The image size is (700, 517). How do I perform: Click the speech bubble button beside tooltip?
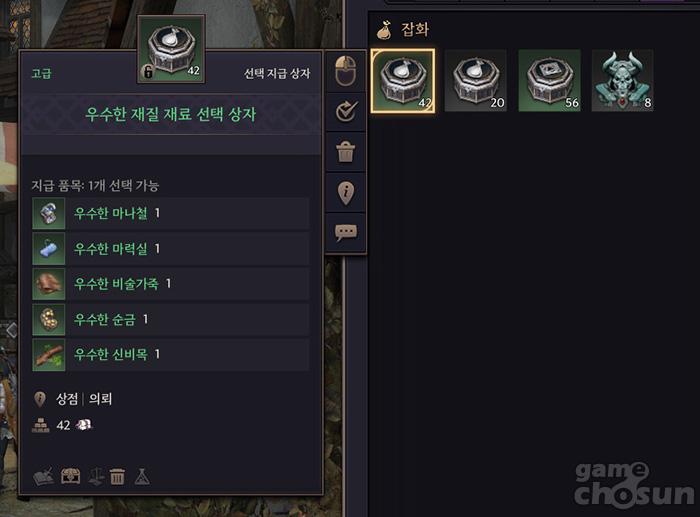346,232
